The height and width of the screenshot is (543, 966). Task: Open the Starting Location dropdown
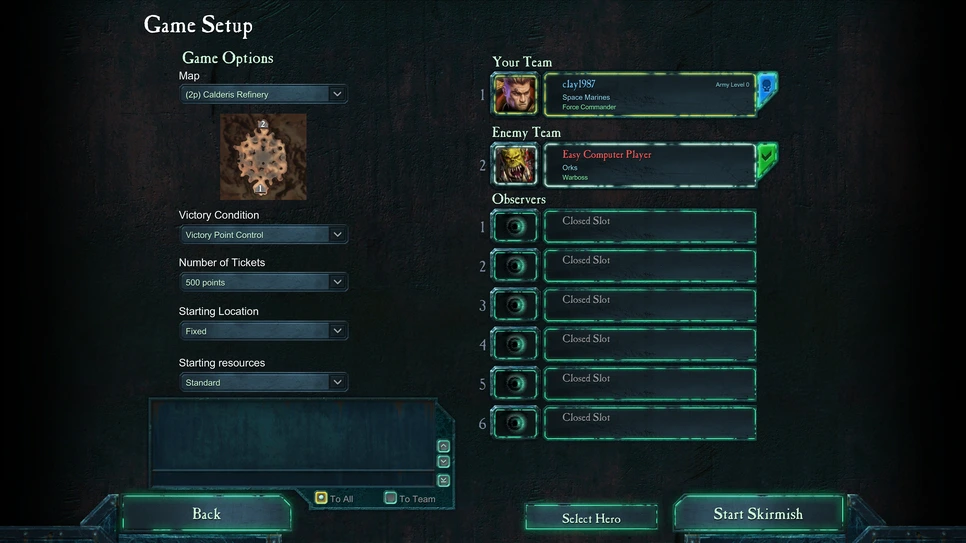[x=263, y=331]
